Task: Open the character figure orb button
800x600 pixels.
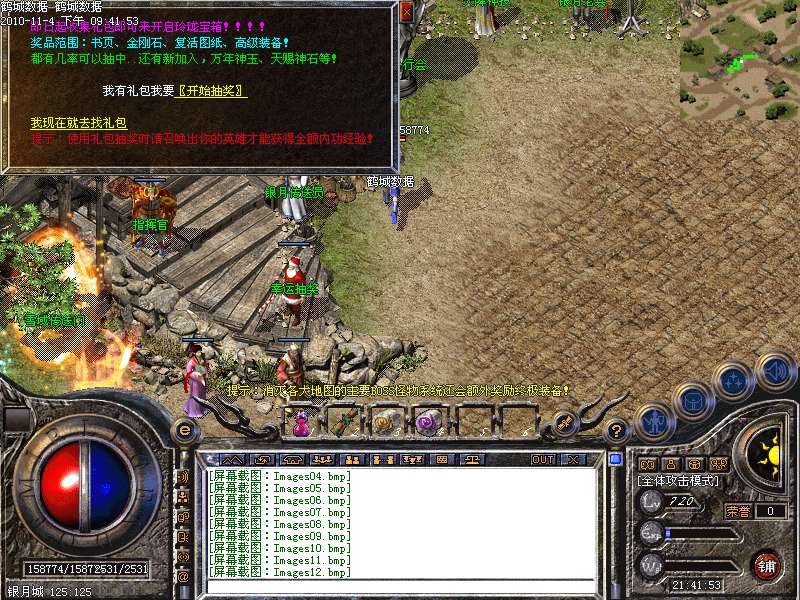Action: click(x=653, y=422)
